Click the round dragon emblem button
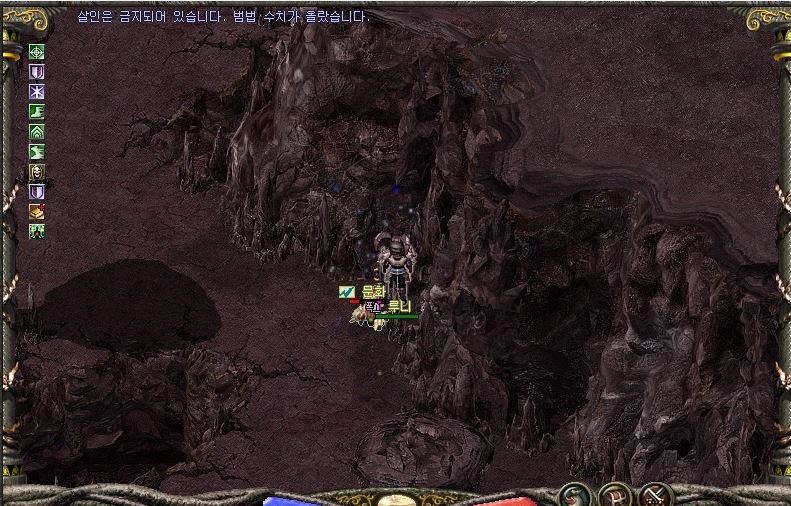791x506 pixels. pos(573,493)
